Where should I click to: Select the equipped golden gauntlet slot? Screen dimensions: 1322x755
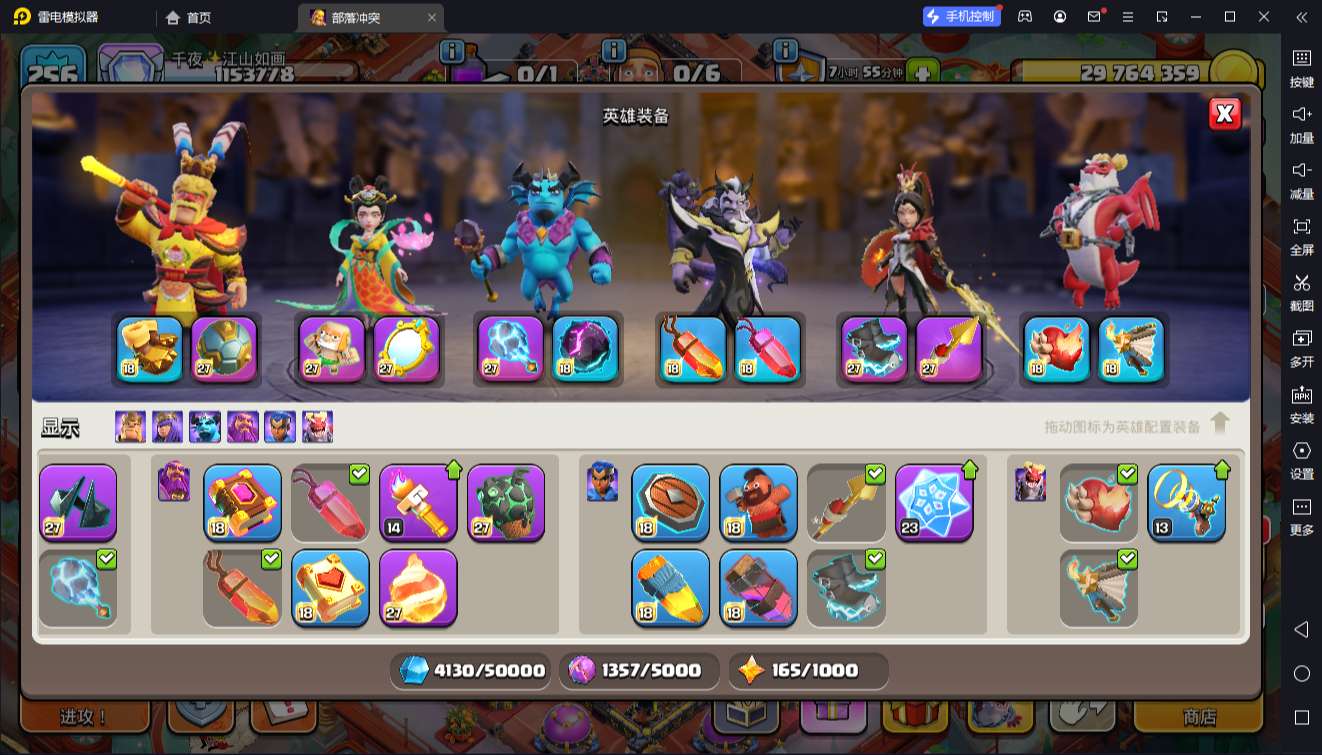click(x=150, y=350)
